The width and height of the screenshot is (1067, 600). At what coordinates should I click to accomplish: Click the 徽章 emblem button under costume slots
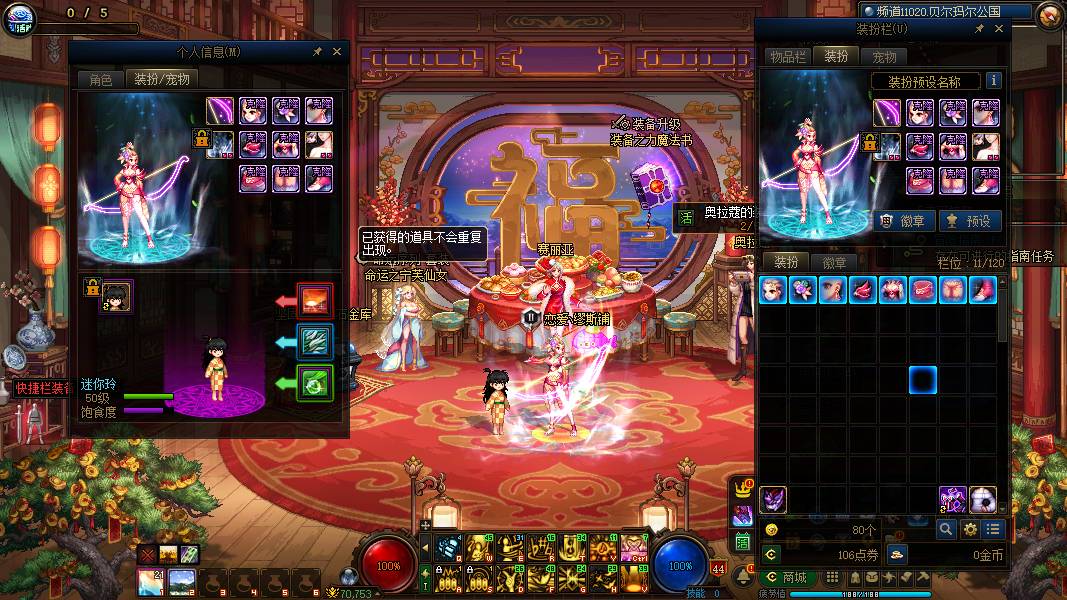pyautogui.click(x=903, y=221)
